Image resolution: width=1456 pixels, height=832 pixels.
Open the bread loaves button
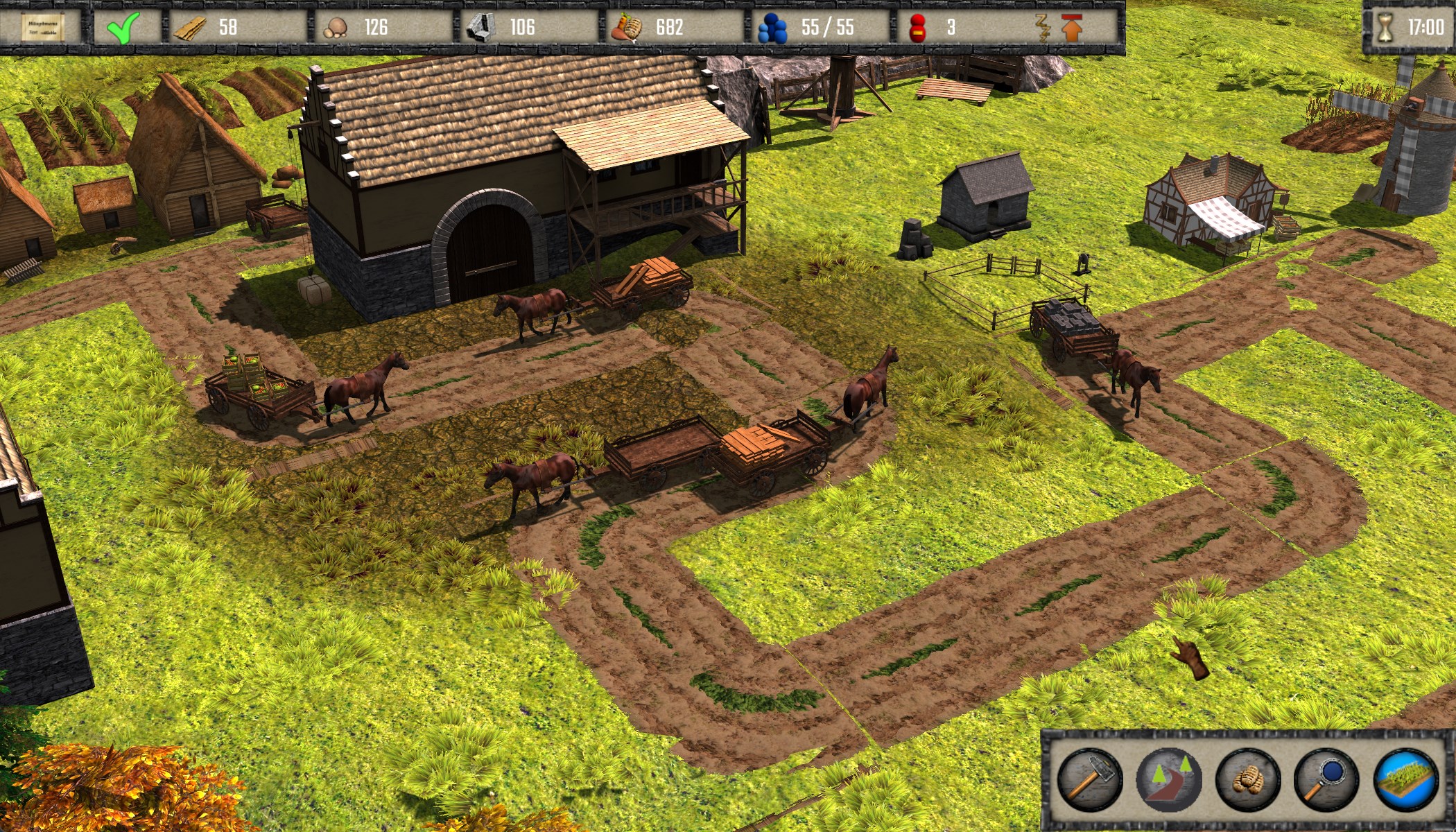(x=1247, y=780)
